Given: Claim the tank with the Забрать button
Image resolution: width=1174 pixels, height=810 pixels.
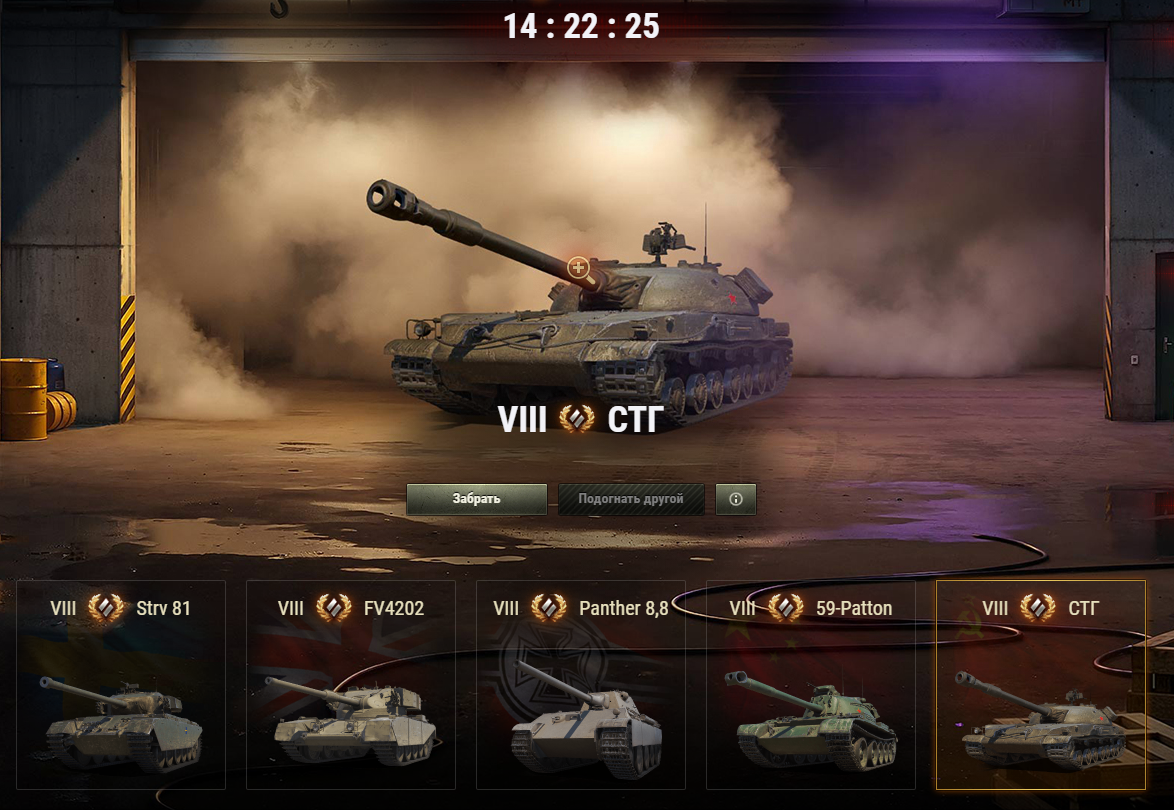Looking at the screenshot, I should 476,499.
